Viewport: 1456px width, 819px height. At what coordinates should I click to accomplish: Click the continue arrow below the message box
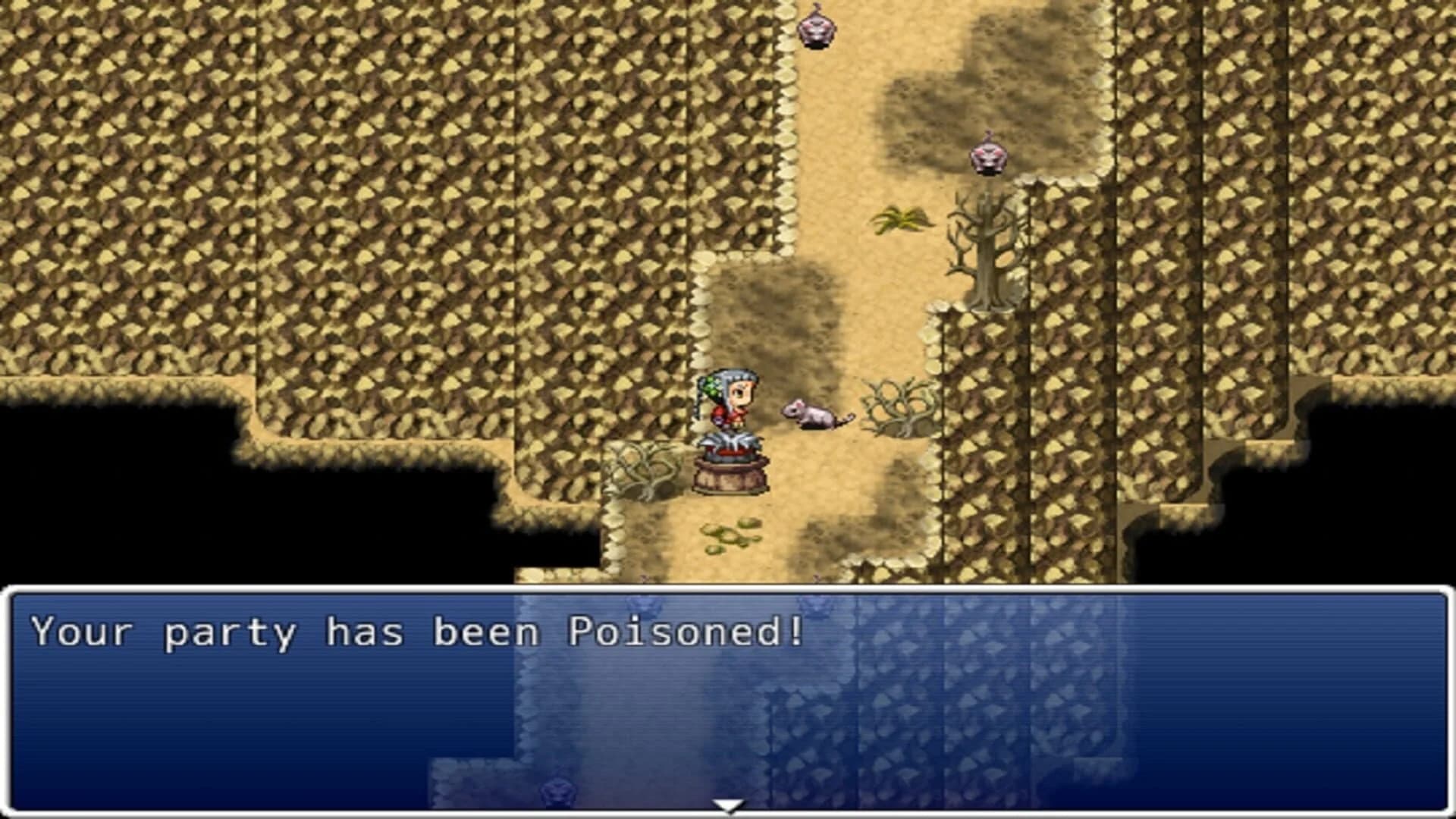pos(726,806)
